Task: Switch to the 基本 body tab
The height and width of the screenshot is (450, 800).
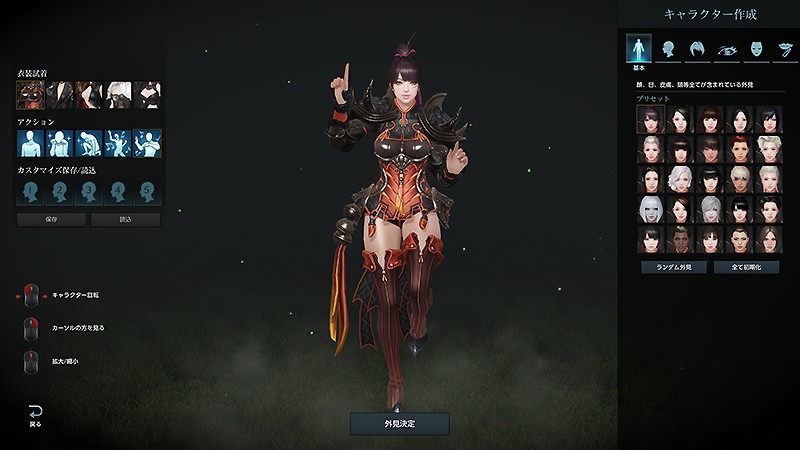Action: [x=638, y=48]
